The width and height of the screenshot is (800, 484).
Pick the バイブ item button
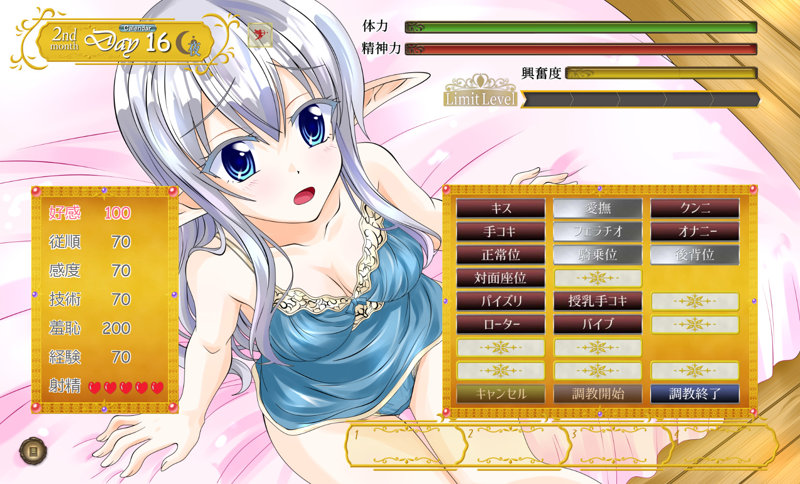coord(598,324)
